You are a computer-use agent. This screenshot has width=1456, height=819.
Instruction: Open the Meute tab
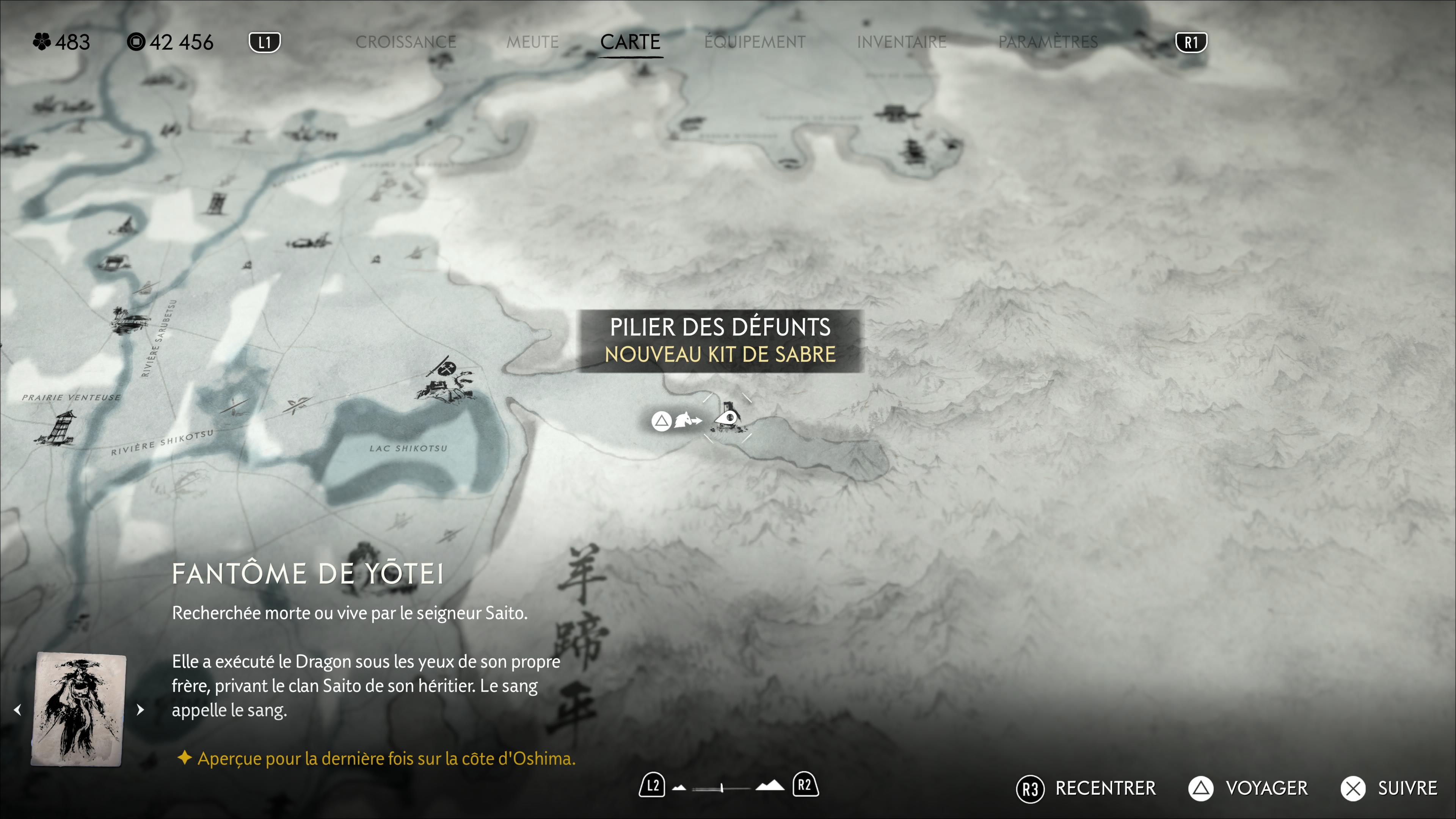click(532, 42)
